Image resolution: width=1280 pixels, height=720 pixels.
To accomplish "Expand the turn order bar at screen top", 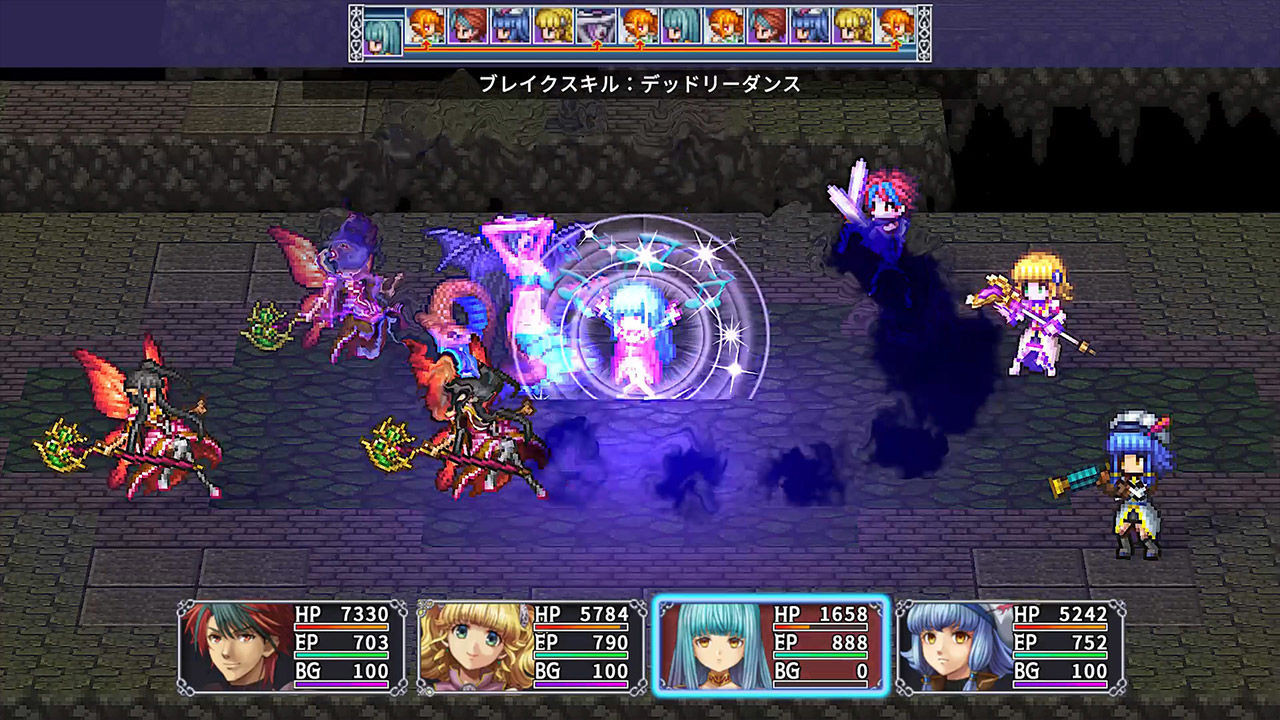I will [x=640, y=30].
